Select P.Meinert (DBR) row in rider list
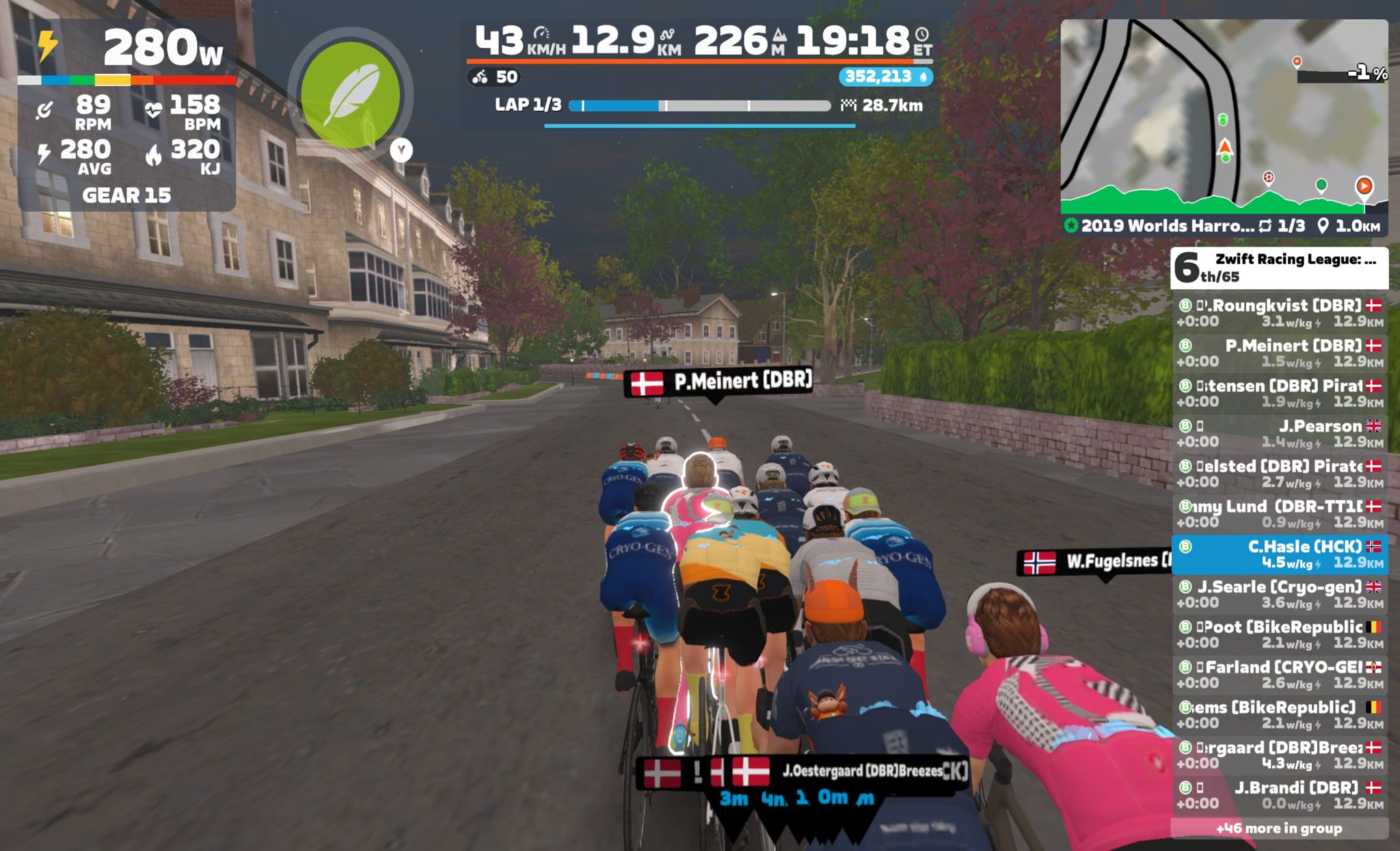 pyautogui.click(x=1279, y=353)
